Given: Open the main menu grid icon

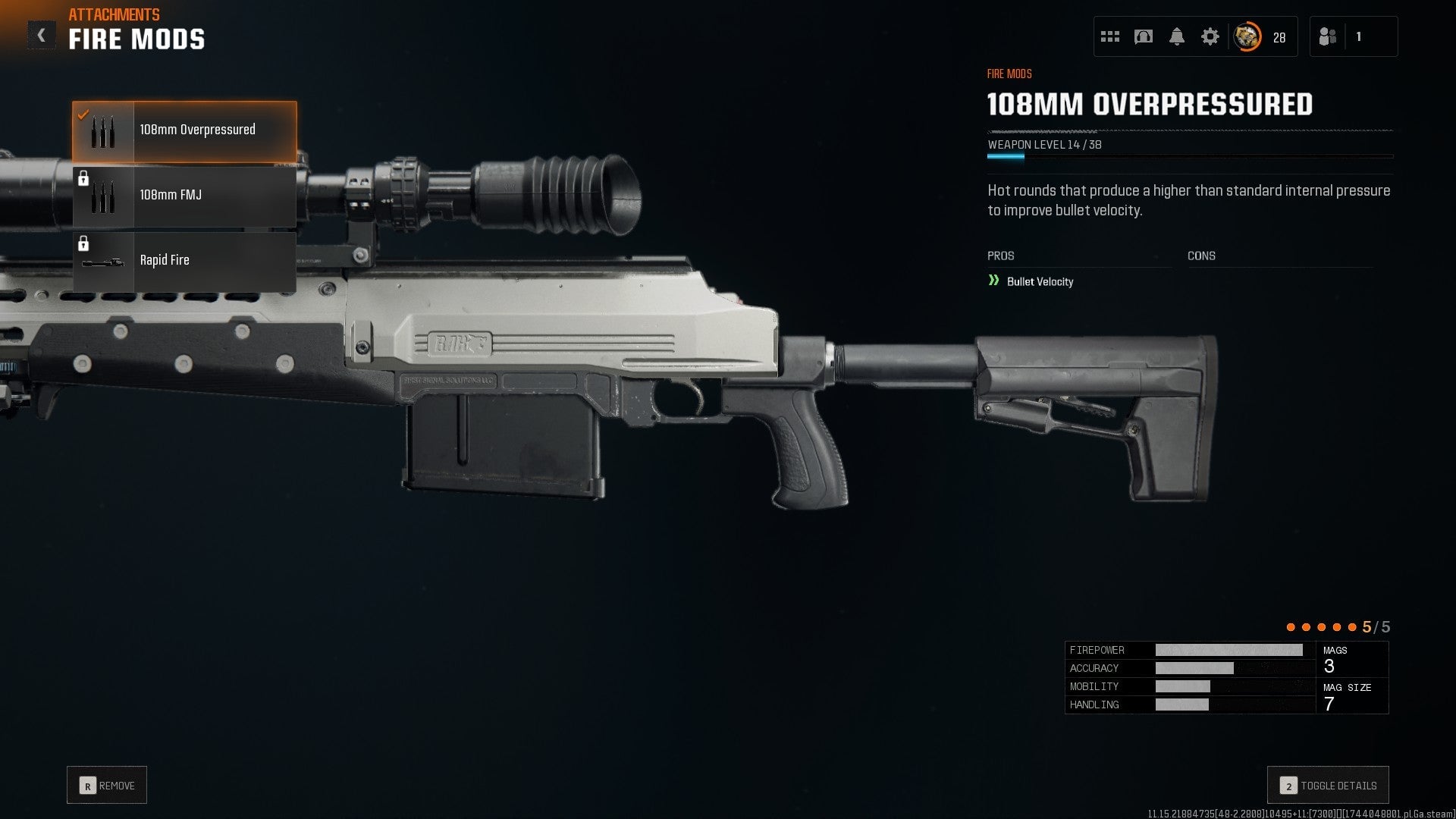Looking at the screenshot, I should pos(1109,36).
